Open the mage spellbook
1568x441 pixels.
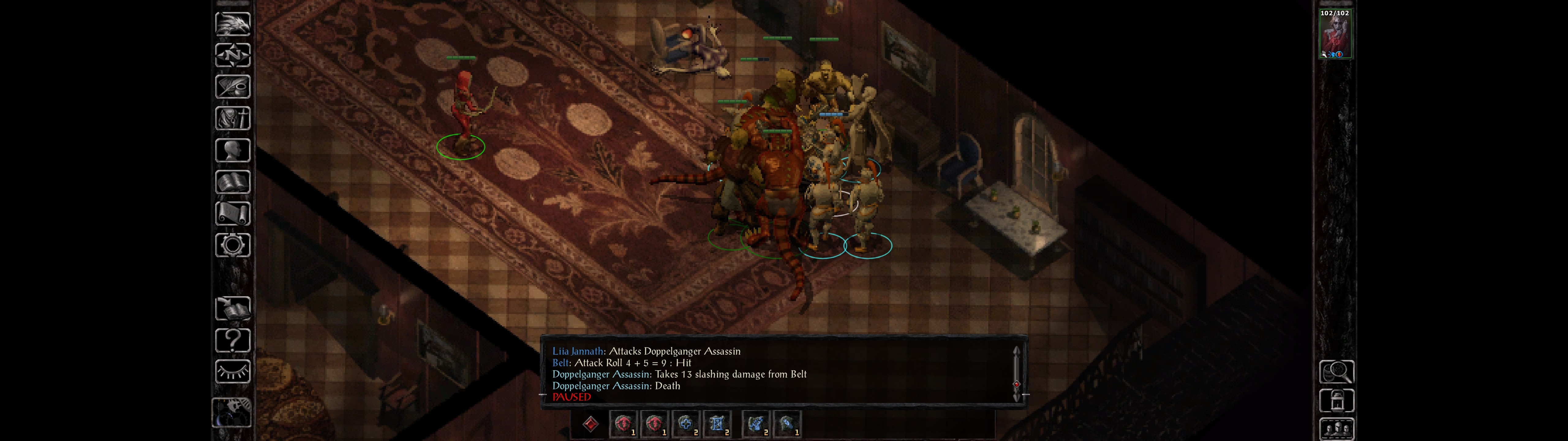click(232, 182)
